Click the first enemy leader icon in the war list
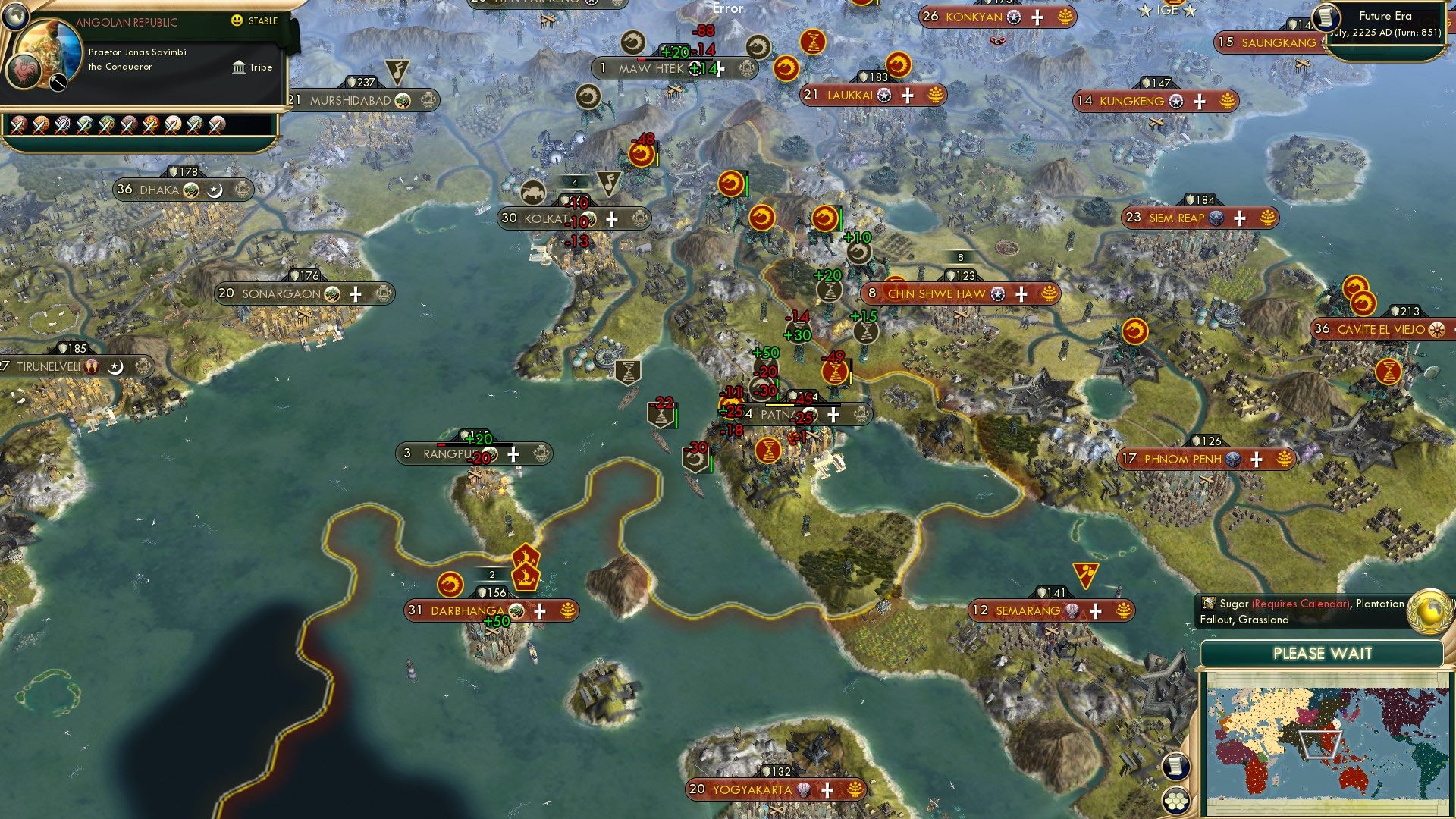The image size is (1456, 819). (x=19, y=124)
